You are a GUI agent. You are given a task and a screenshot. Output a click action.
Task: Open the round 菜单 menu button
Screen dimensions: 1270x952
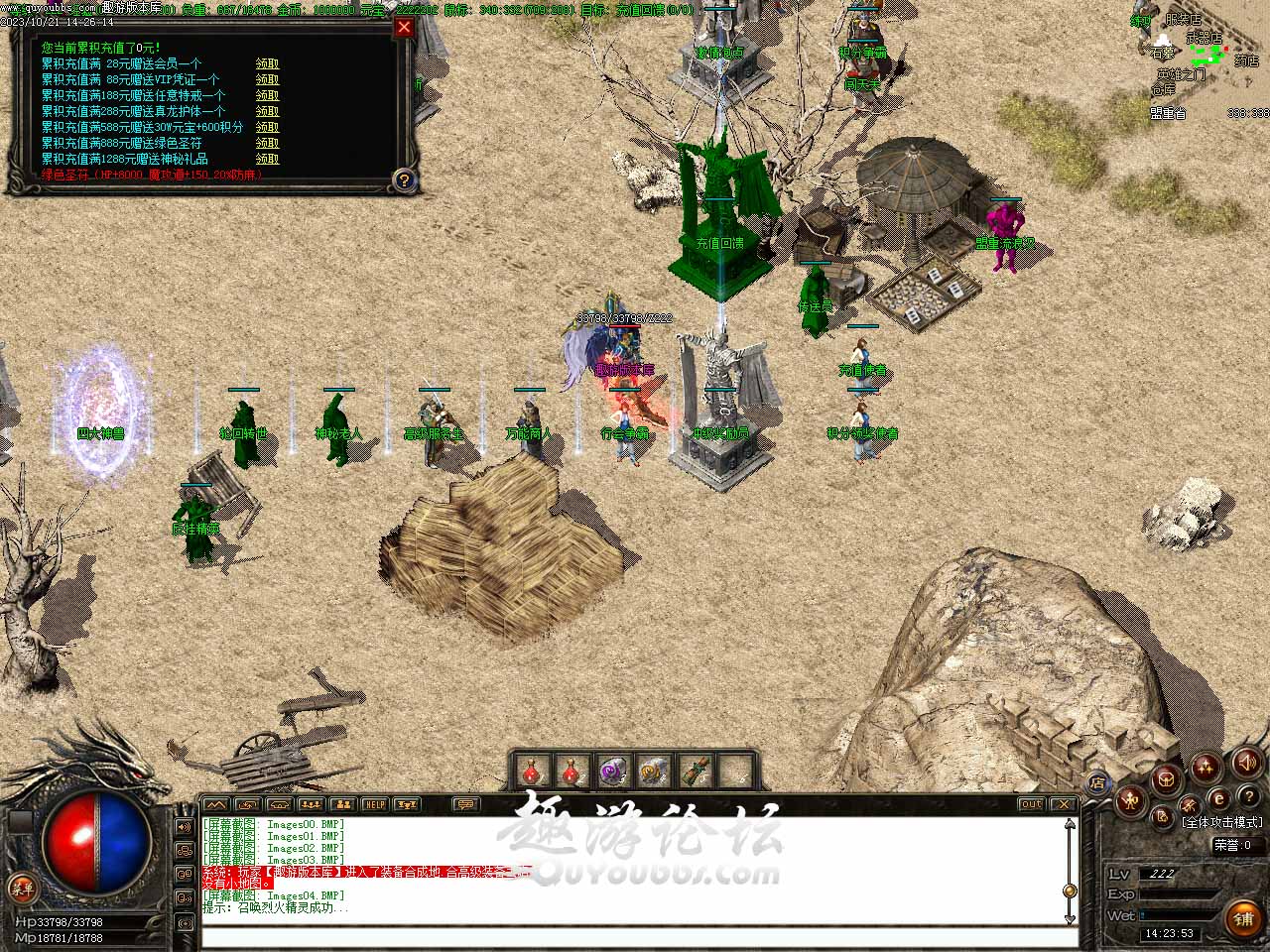coord(20,888)
